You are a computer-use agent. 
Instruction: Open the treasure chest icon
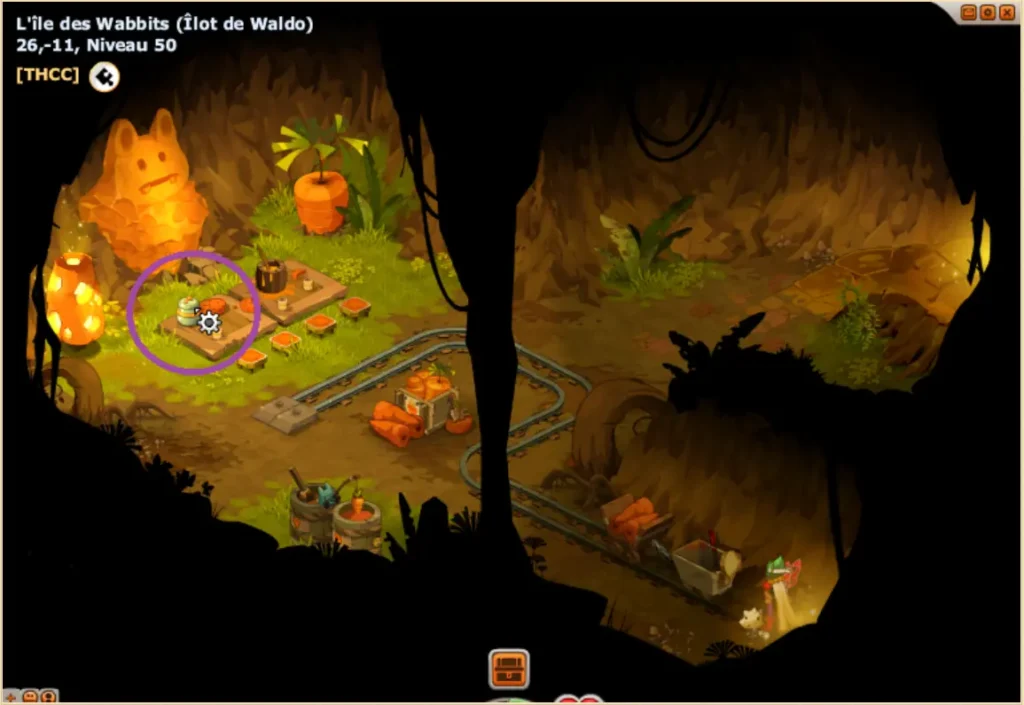509,668
